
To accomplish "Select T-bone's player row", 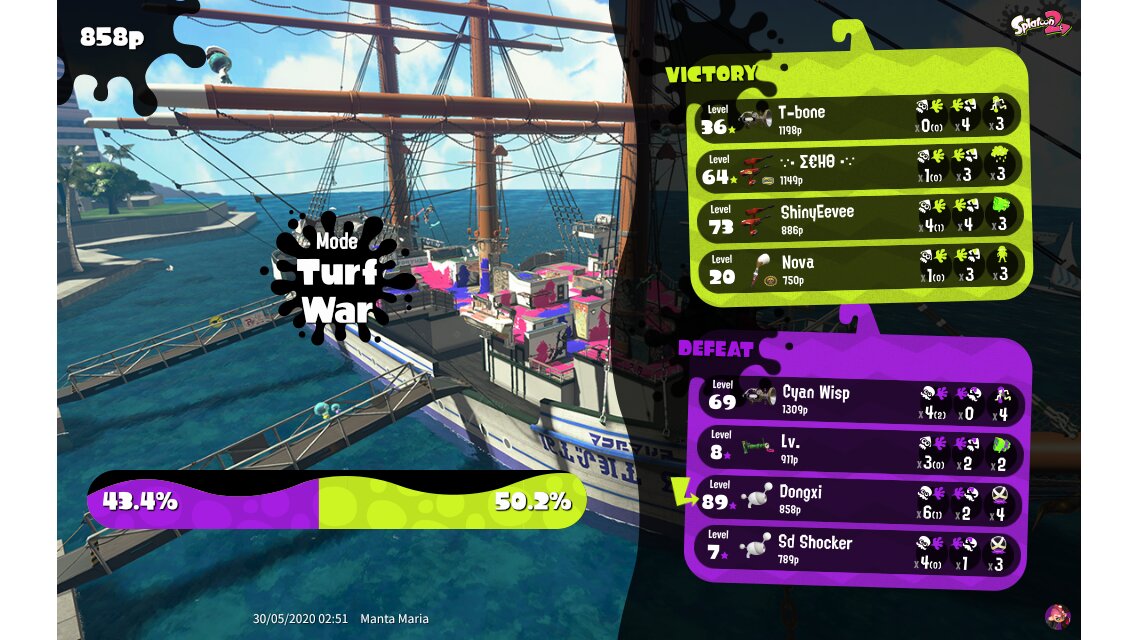I will [858, 118].
